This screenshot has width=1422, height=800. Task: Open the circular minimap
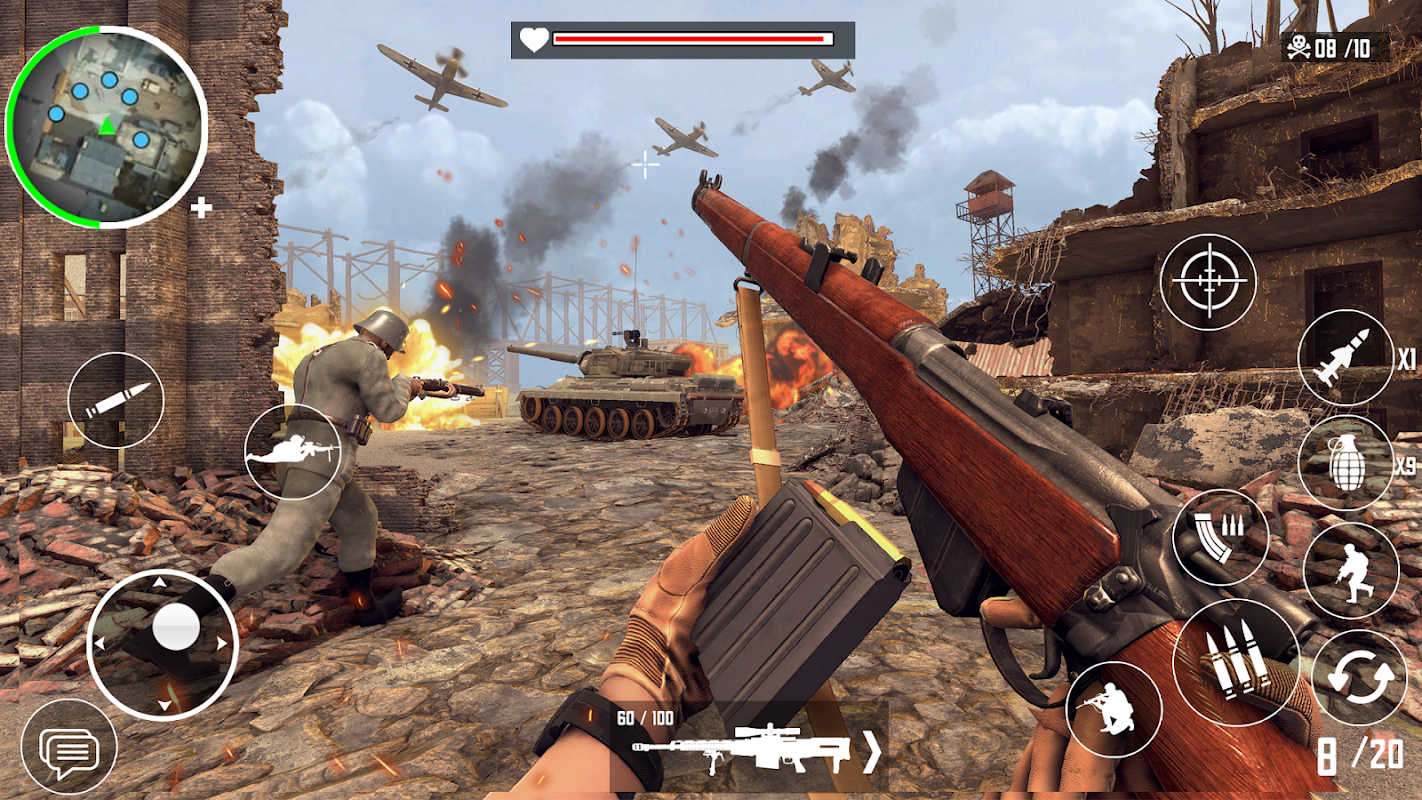click(105, 127)
